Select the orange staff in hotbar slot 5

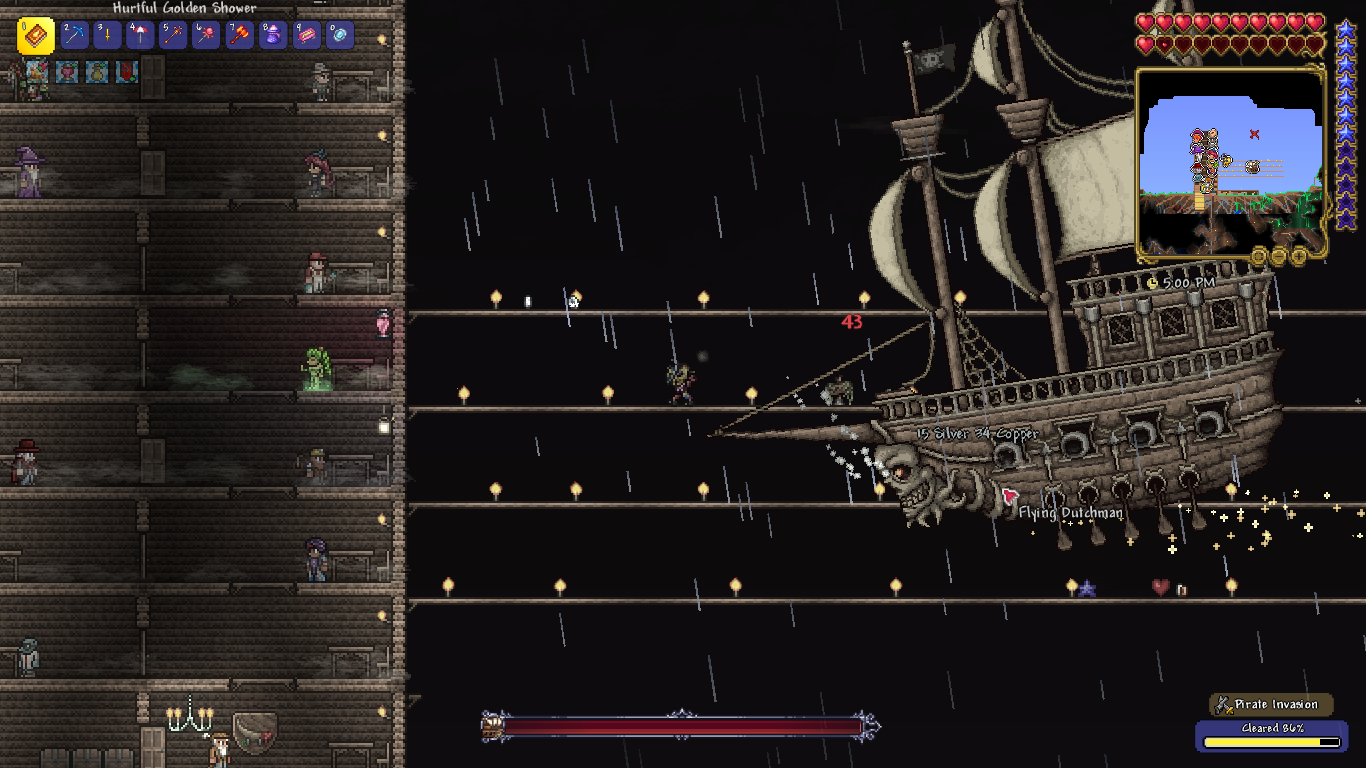(173, 36)
